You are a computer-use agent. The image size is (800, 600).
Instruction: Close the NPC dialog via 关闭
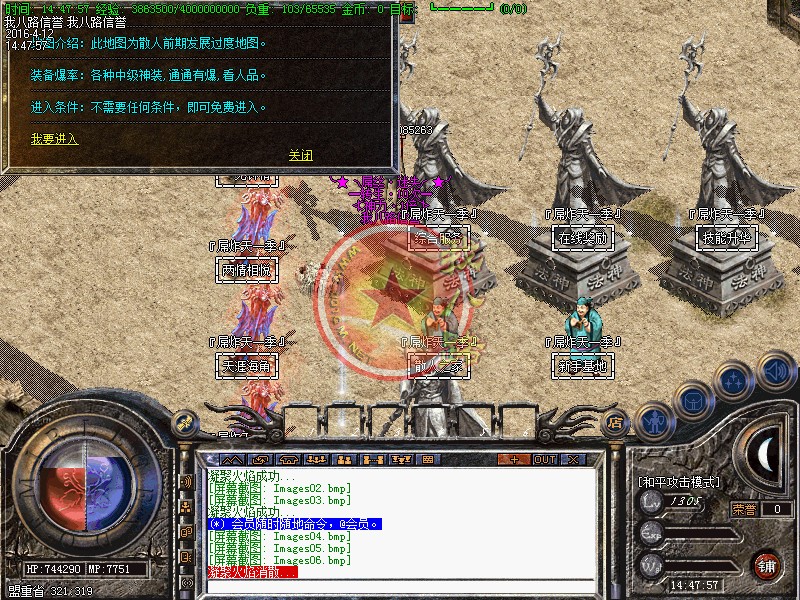pos(300,155)
